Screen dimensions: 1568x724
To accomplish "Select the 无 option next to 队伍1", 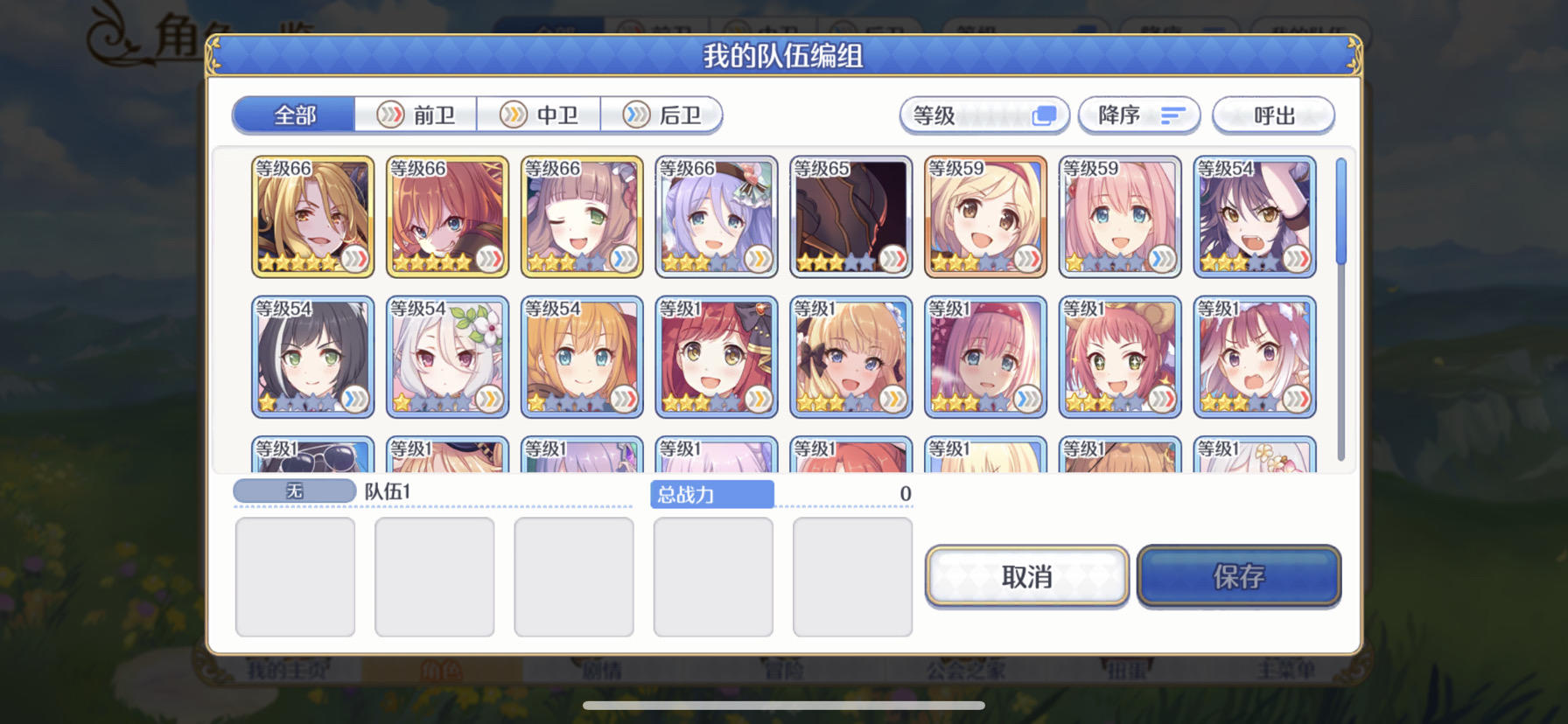I will point(294,491).
